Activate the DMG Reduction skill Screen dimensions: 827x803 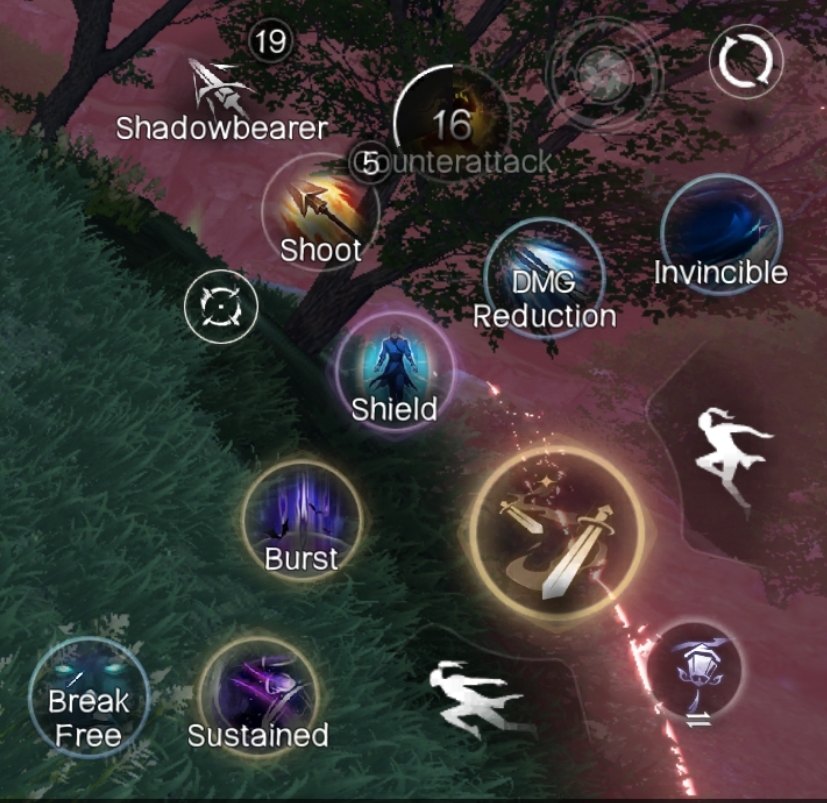(x=544, y=277)
